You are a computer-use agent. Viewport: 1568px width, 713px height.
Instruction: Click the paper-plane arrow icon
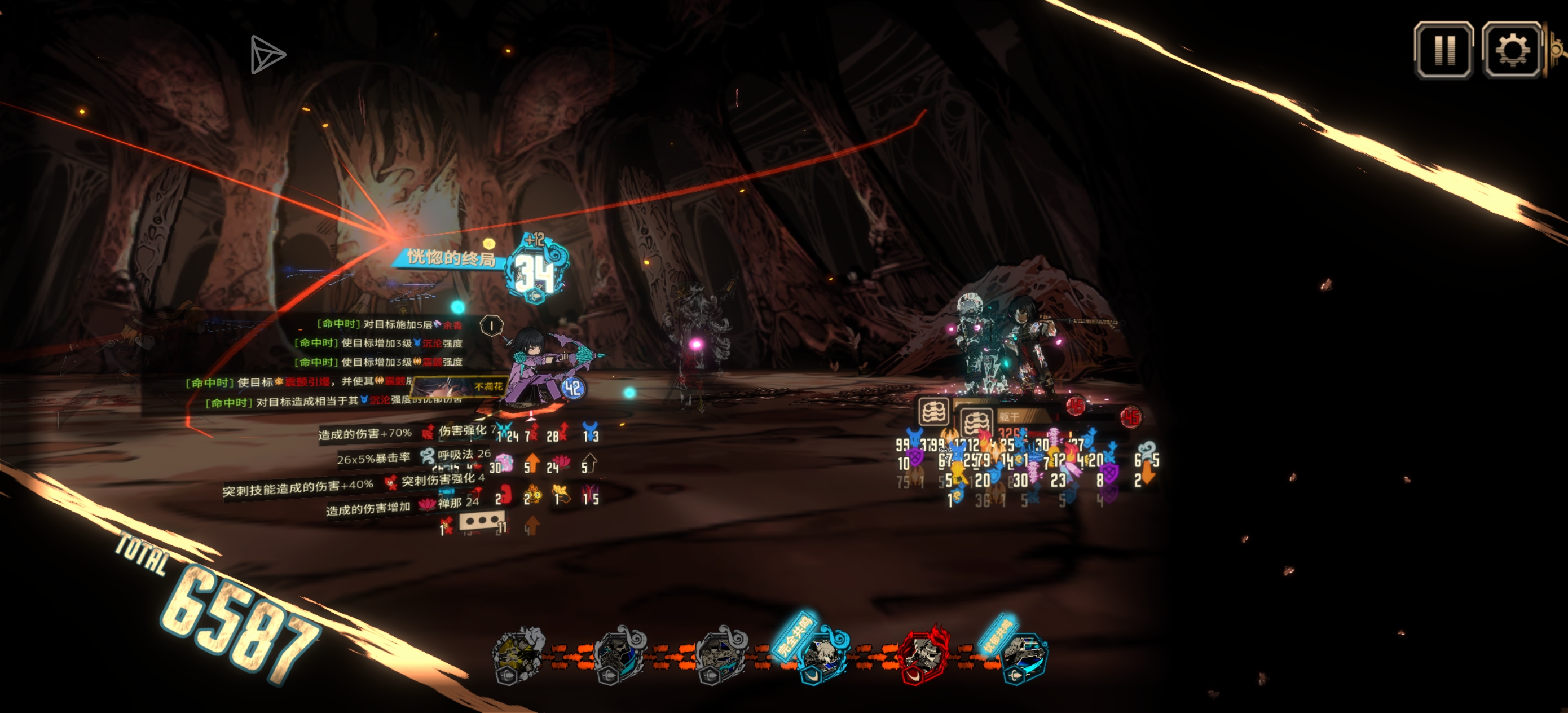(x=267, y=55)
